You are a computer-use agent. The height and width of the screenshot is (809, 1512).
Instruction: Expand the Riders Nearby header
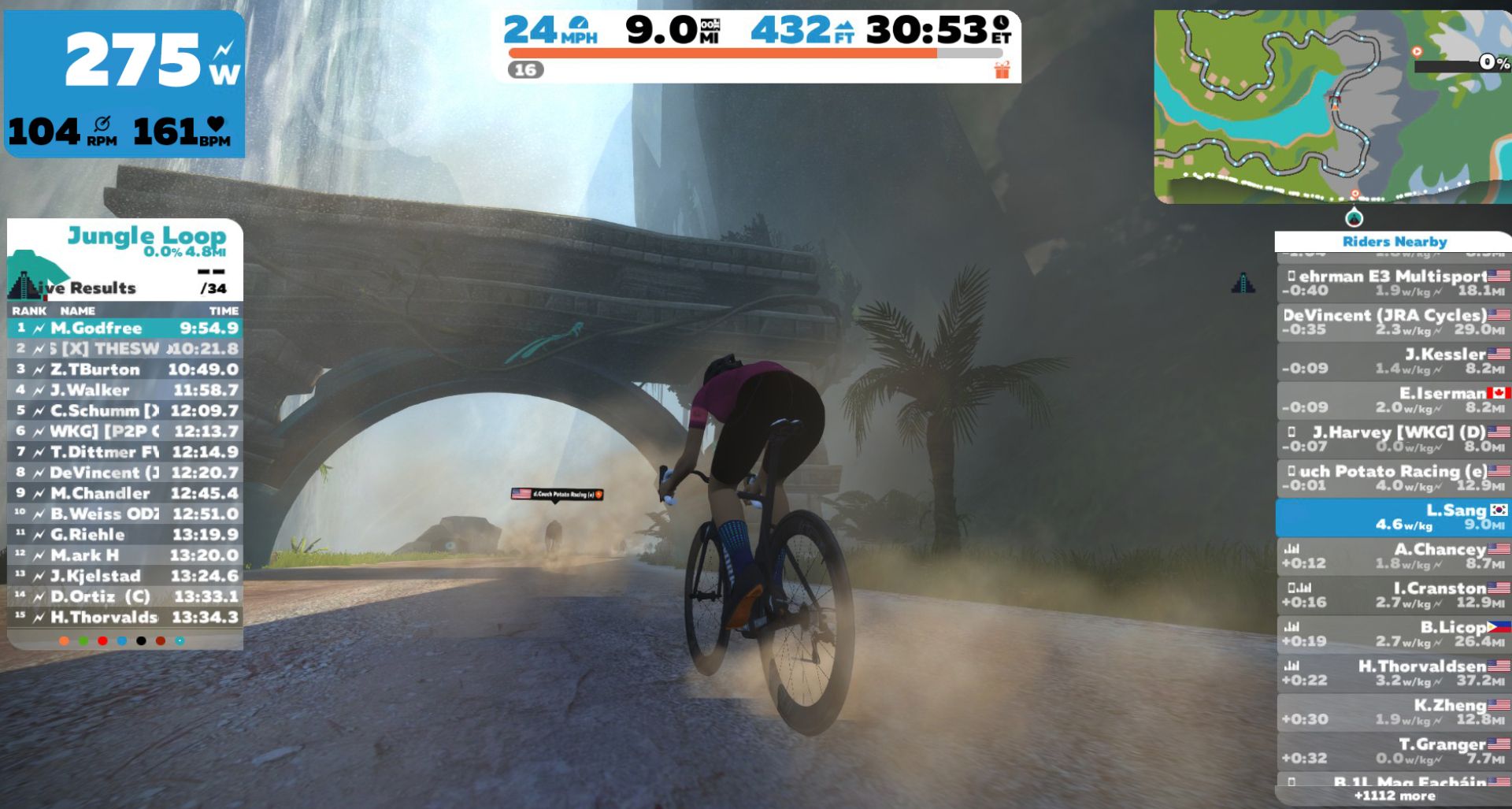(x=1395, y=242)
